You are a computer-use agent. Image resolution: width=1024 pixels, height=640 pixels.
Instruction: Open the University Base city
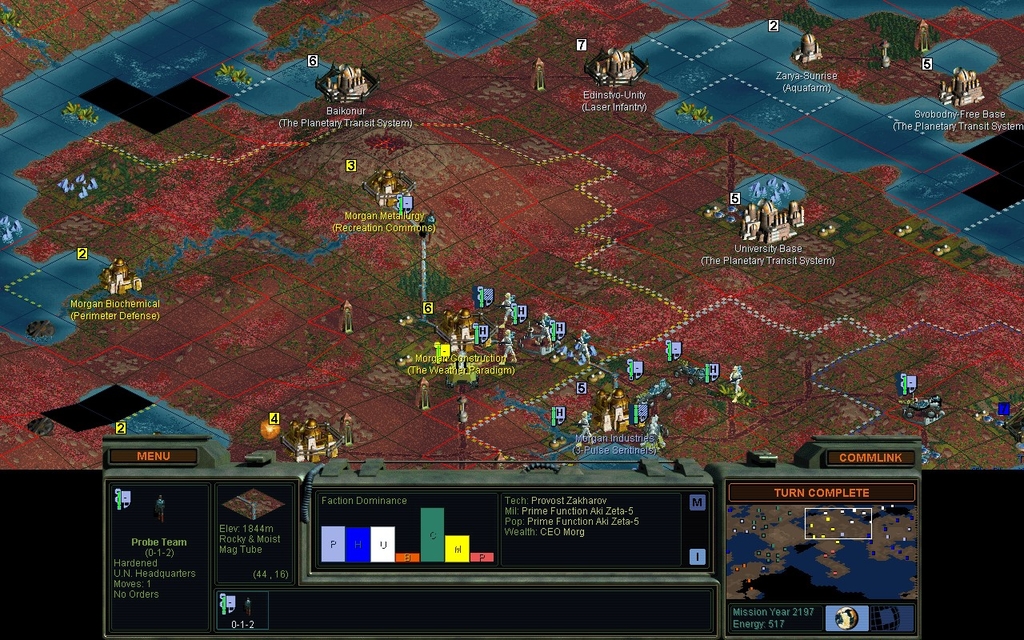click(x=770, y=220)
